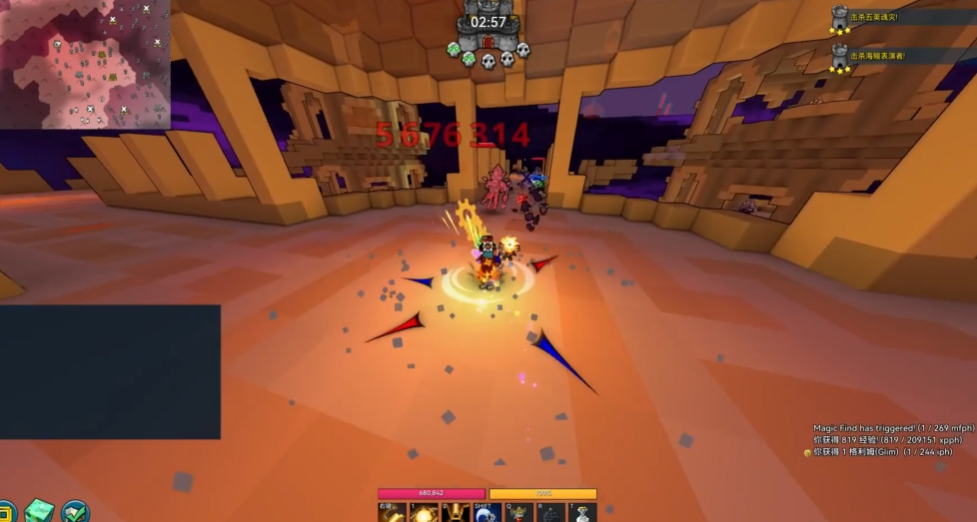Select the R slot dark bomb item
The width and height of the screenshot is (977, 522).
coord(549,512)
